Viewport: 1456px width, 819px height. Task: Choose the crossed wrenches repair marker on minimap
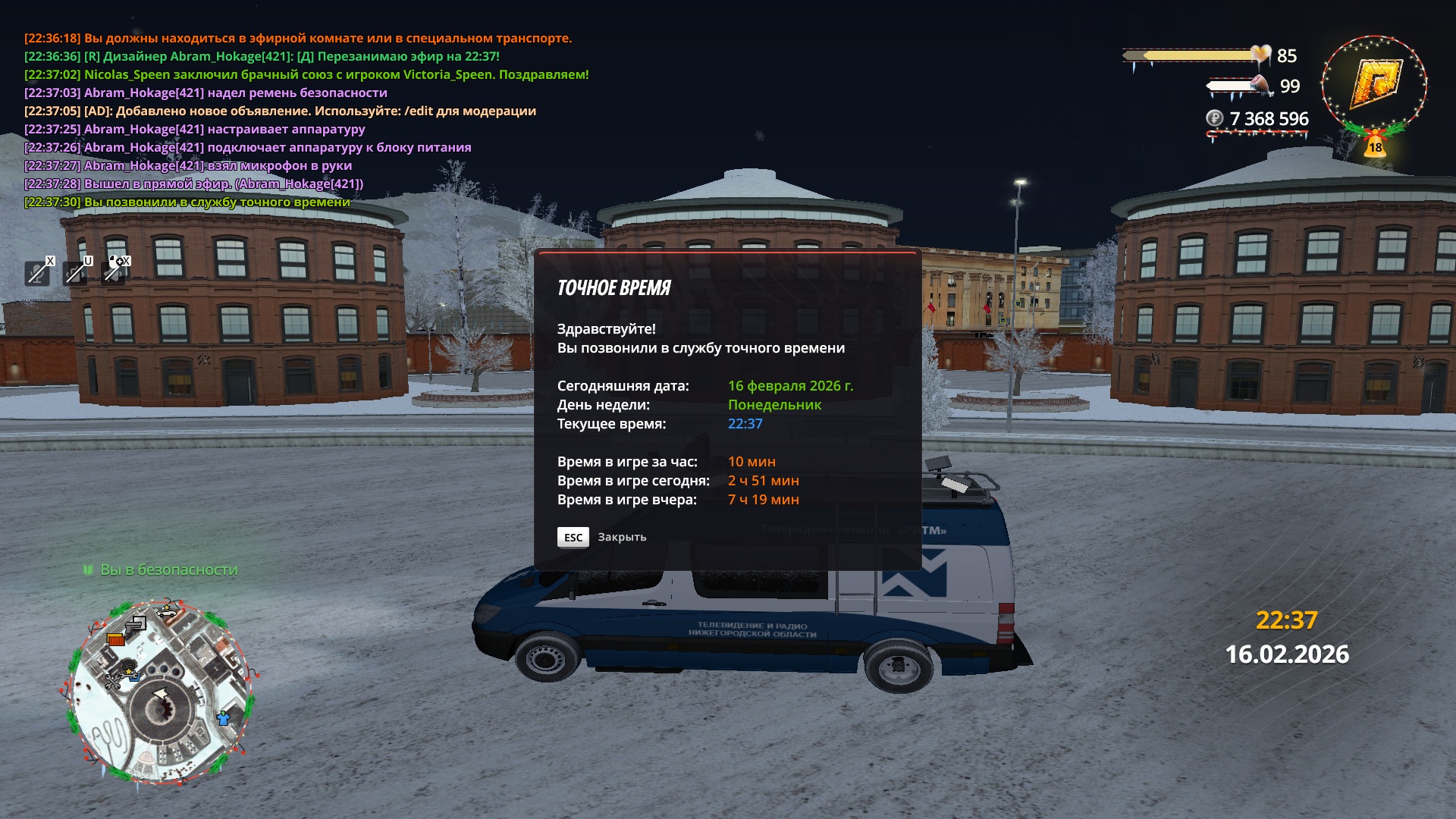tap(113, 681)
